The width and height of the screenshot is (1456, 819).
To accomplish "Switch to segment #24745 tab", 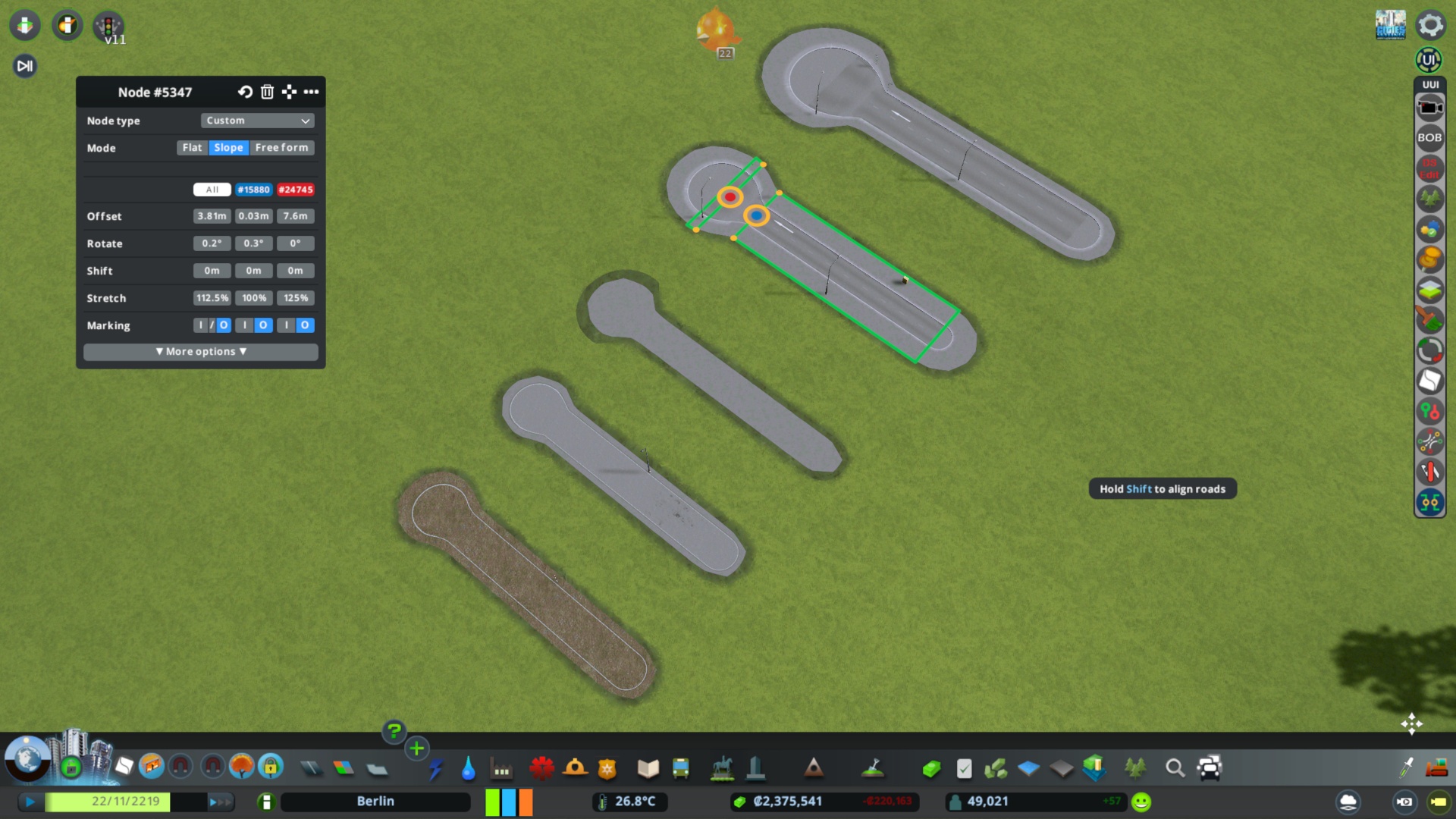I will [x=296, y=190].
